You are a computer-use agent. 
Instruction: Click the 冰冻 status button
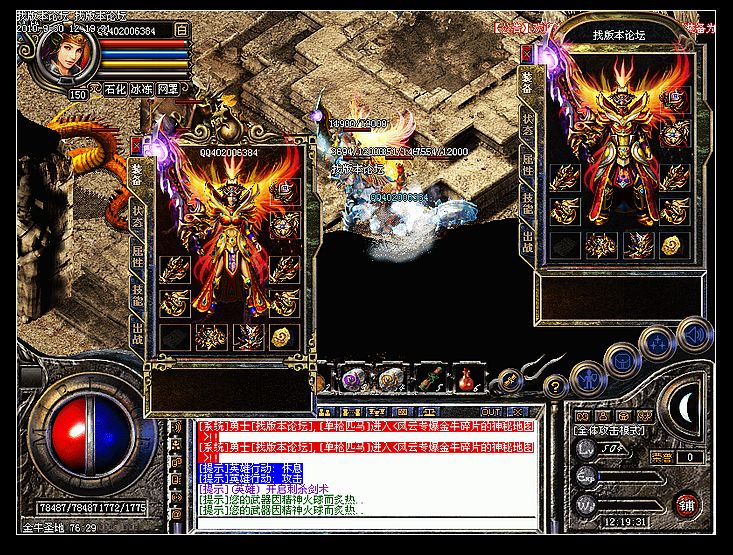[141, 89]
